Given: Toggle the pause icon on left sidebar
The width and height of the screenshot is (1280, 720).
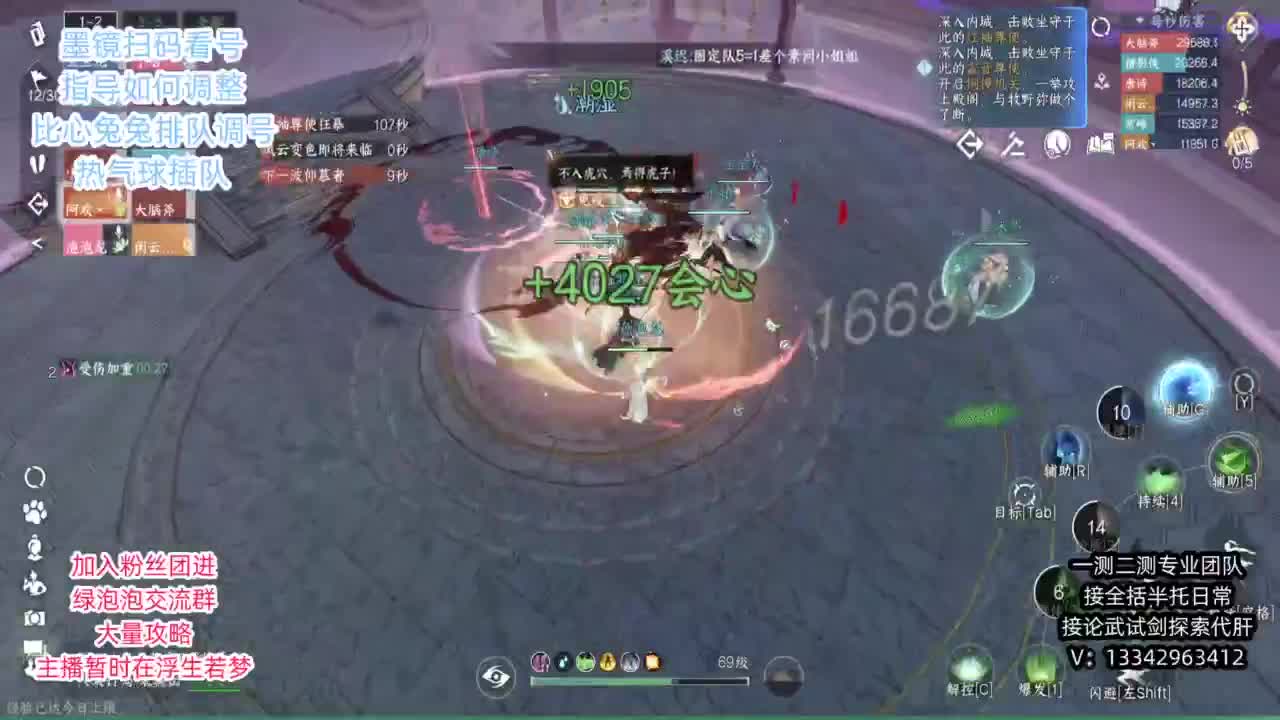Looking at the screenshot, I should tap(38, 164).
